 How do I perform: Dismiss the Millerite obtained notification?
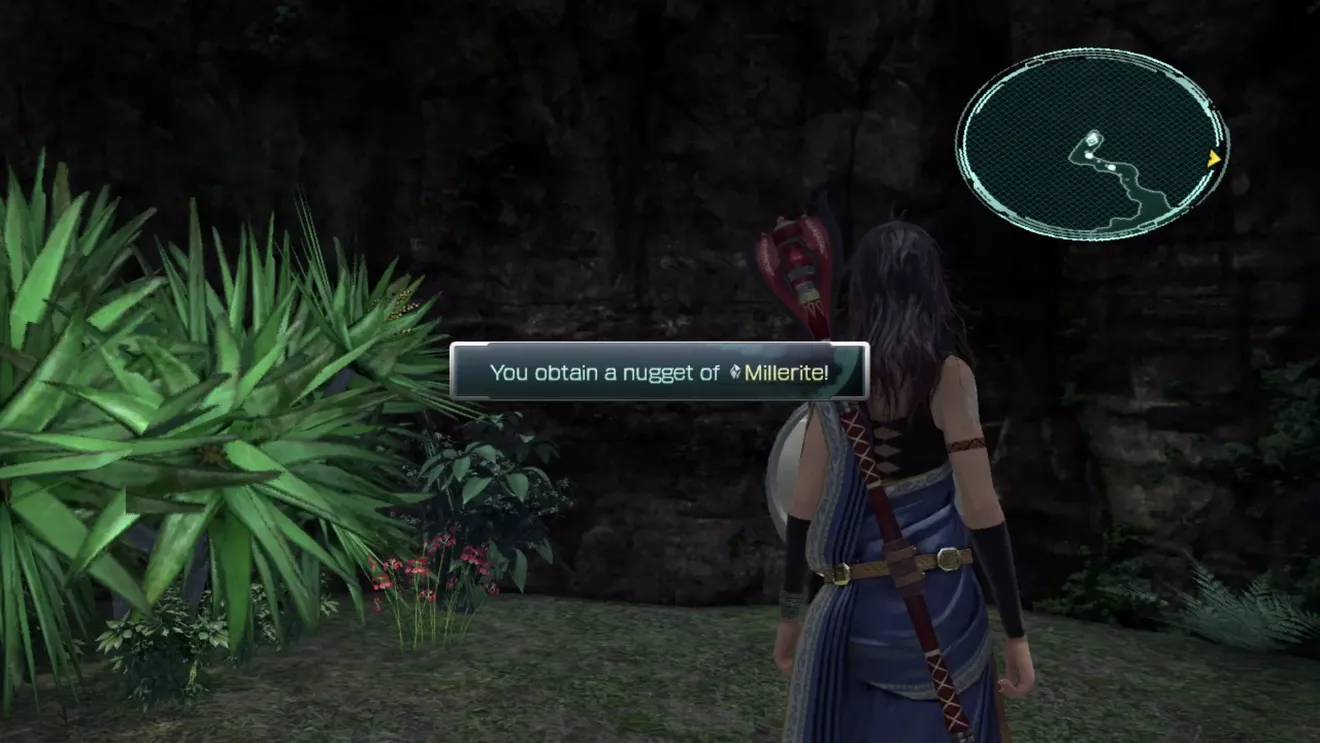pos(659,372)
